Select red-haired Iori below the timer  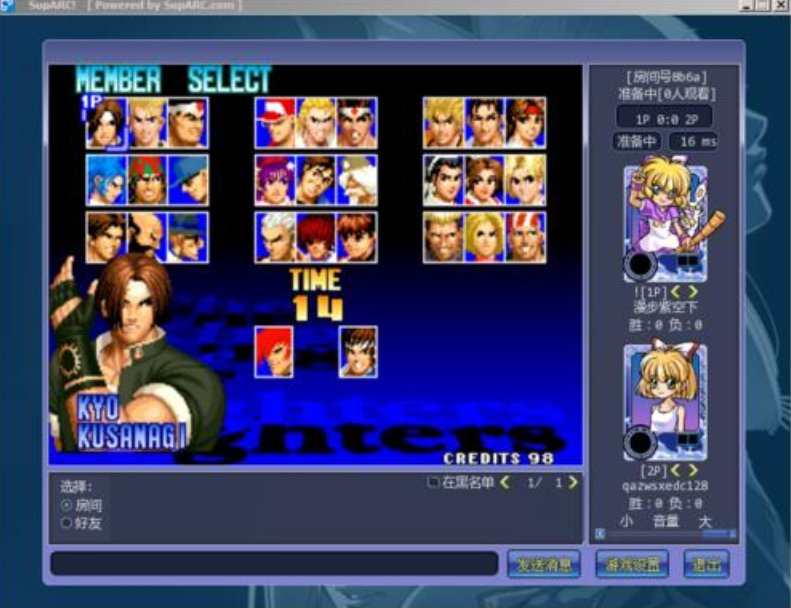pos(274,352)
